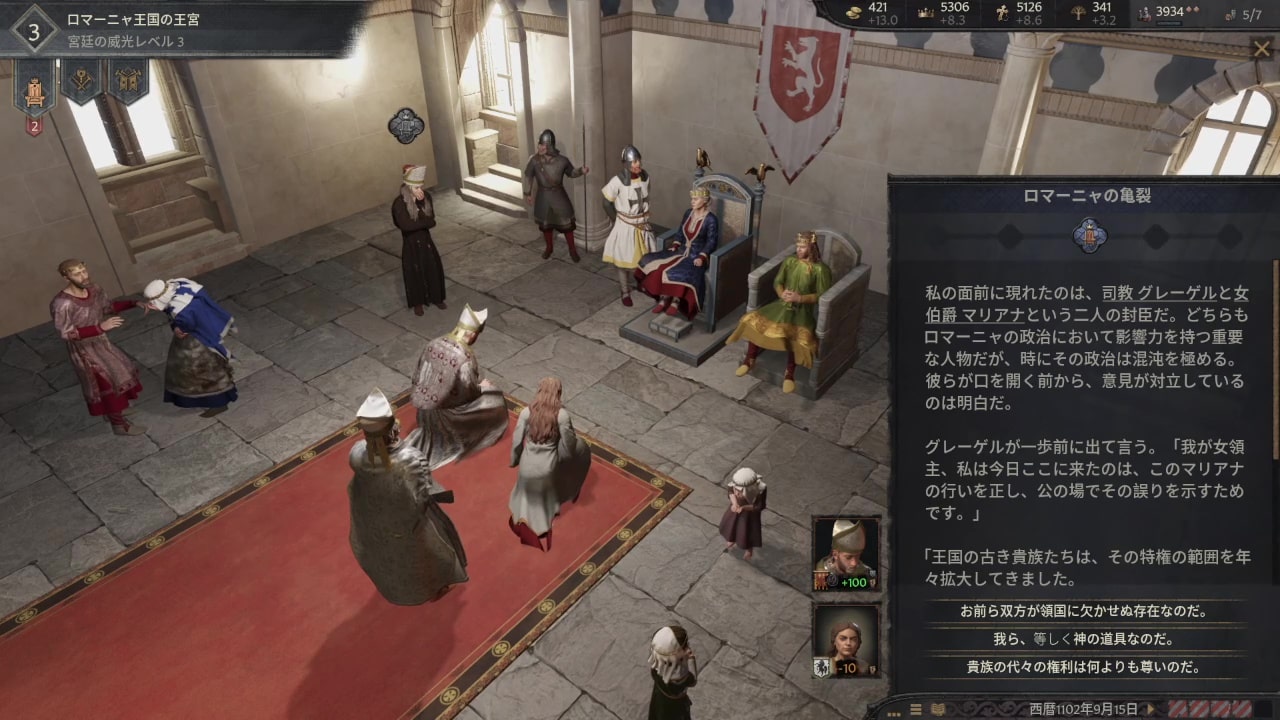This screenshot has height=720, width=1280.
Task: Open the gate and axes banner tab
Action: pyautogui.click(x=127, y=80)
